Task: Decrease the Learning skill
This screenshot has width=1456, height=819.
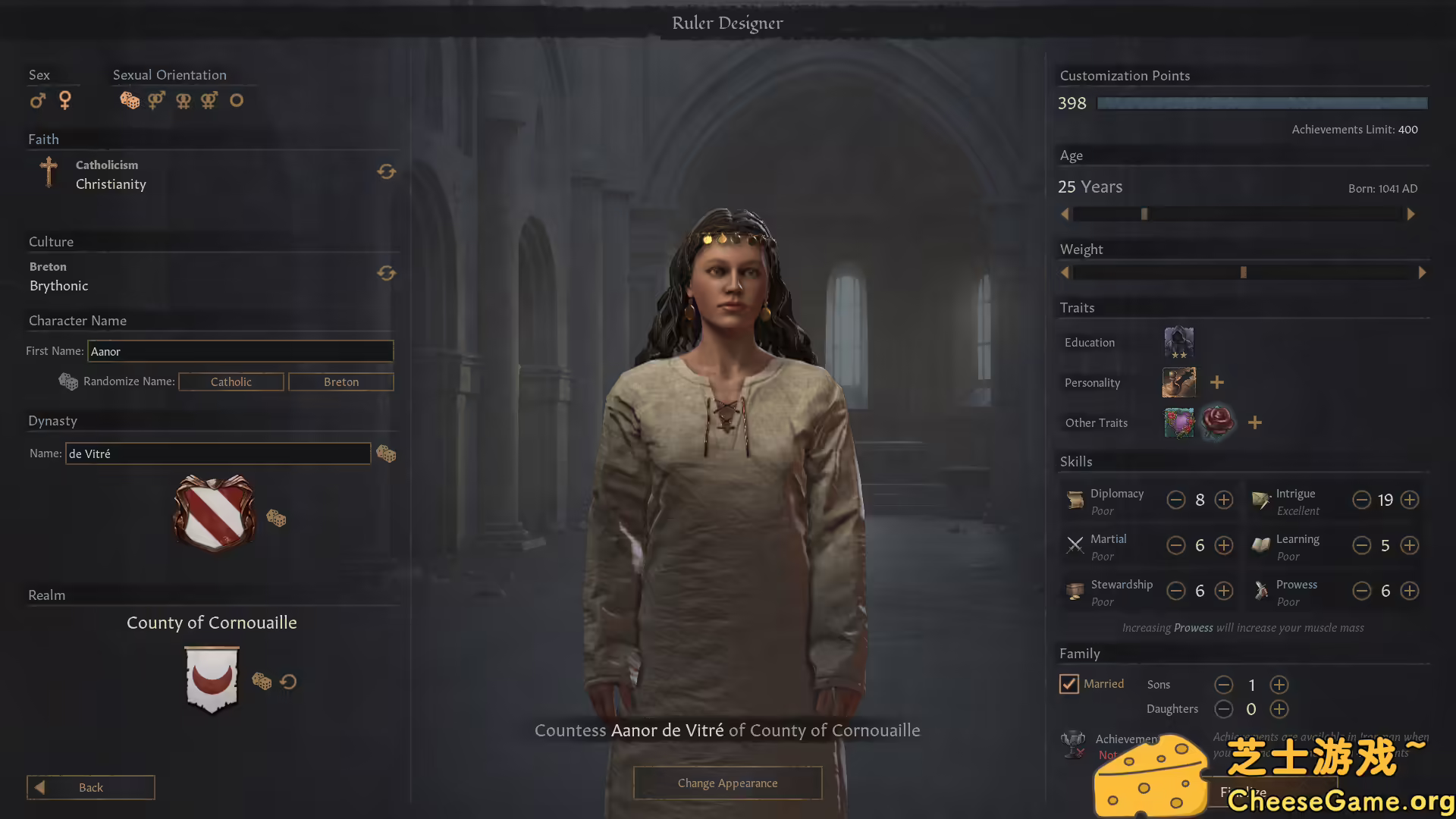Action: (1361, 545)
